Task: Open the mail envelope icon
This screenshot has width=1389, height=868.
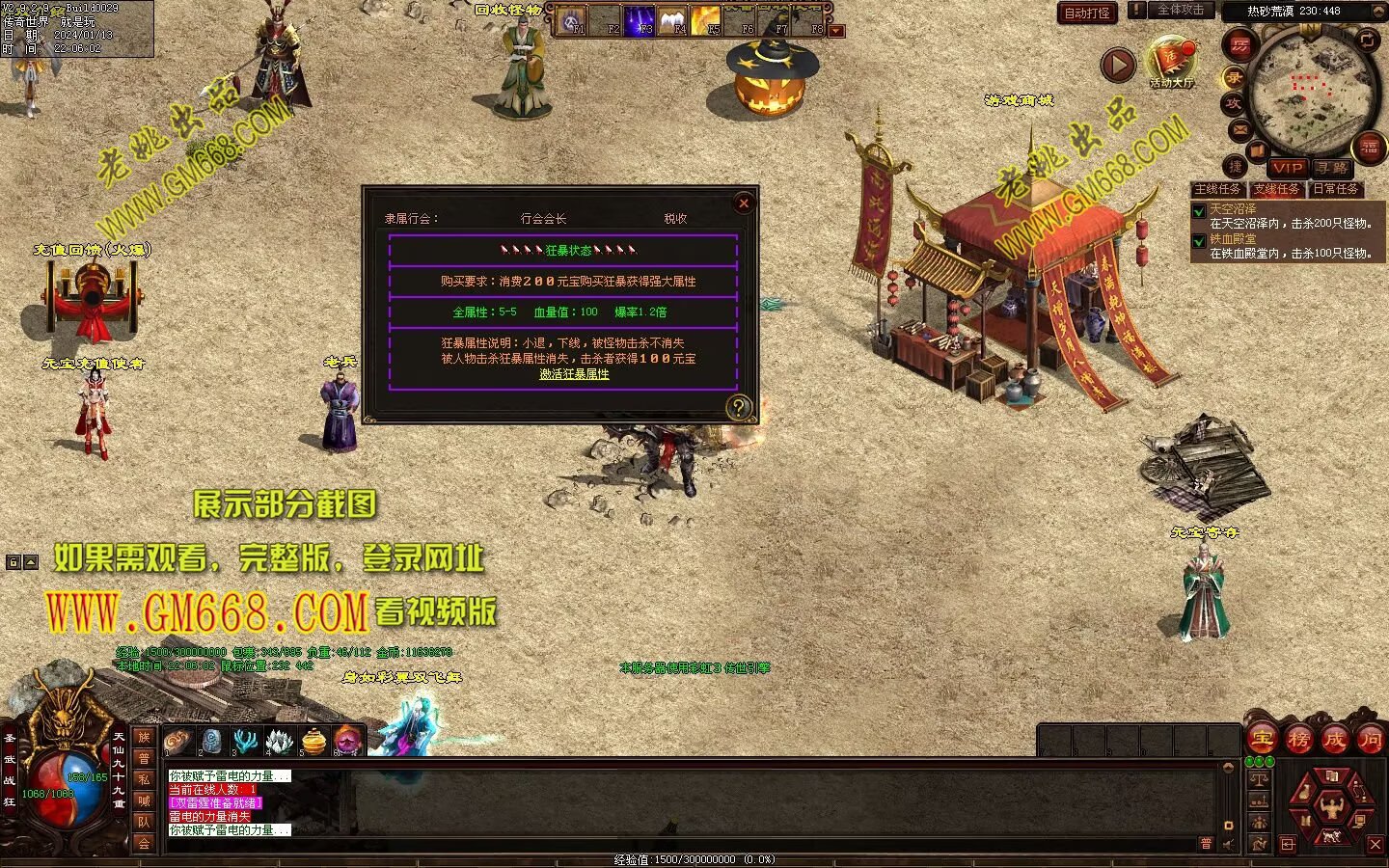Action: coord(1239,129)
